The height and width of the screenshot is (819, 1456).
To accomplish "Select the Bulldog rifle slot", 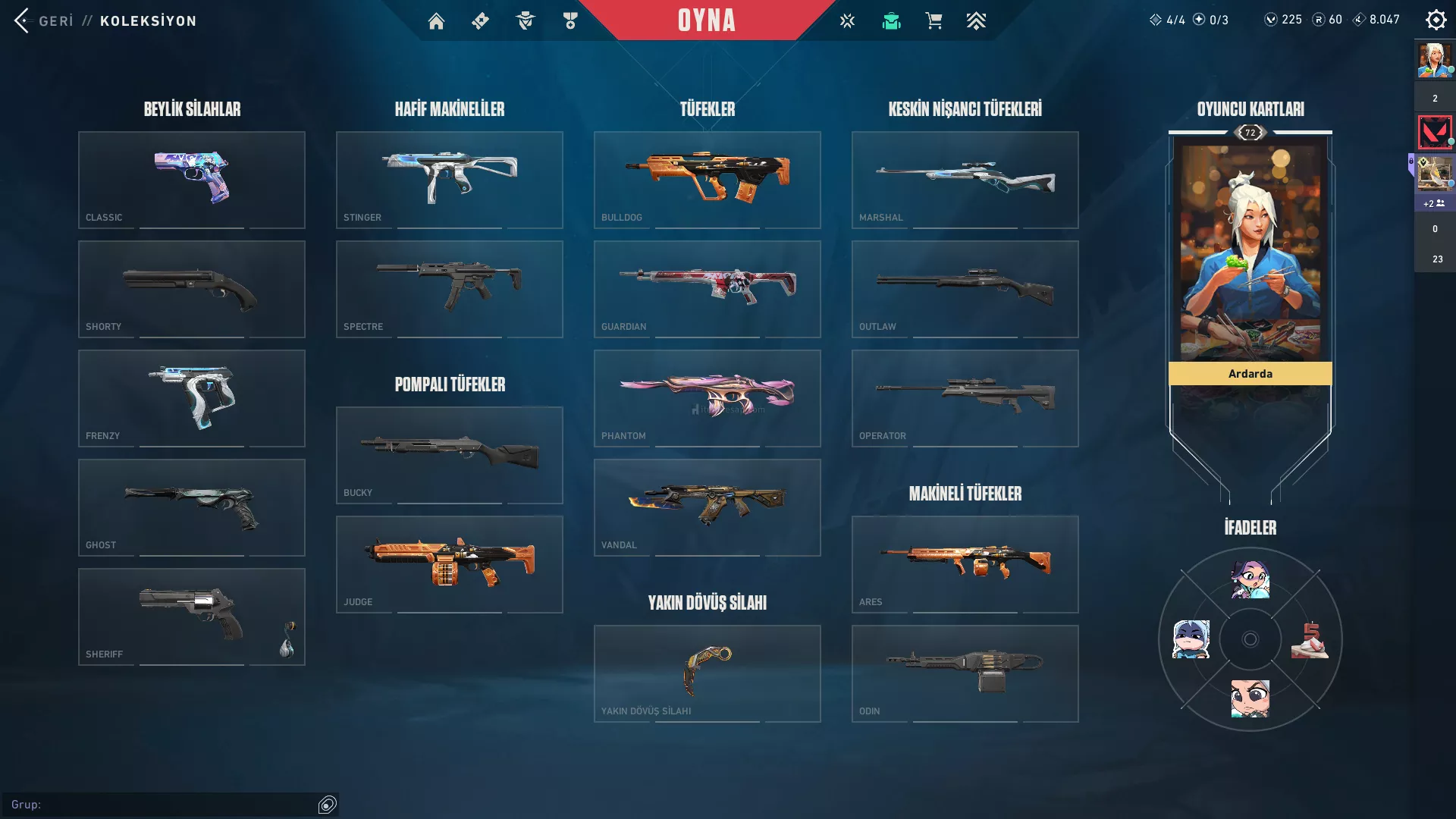I will point(708,180).
